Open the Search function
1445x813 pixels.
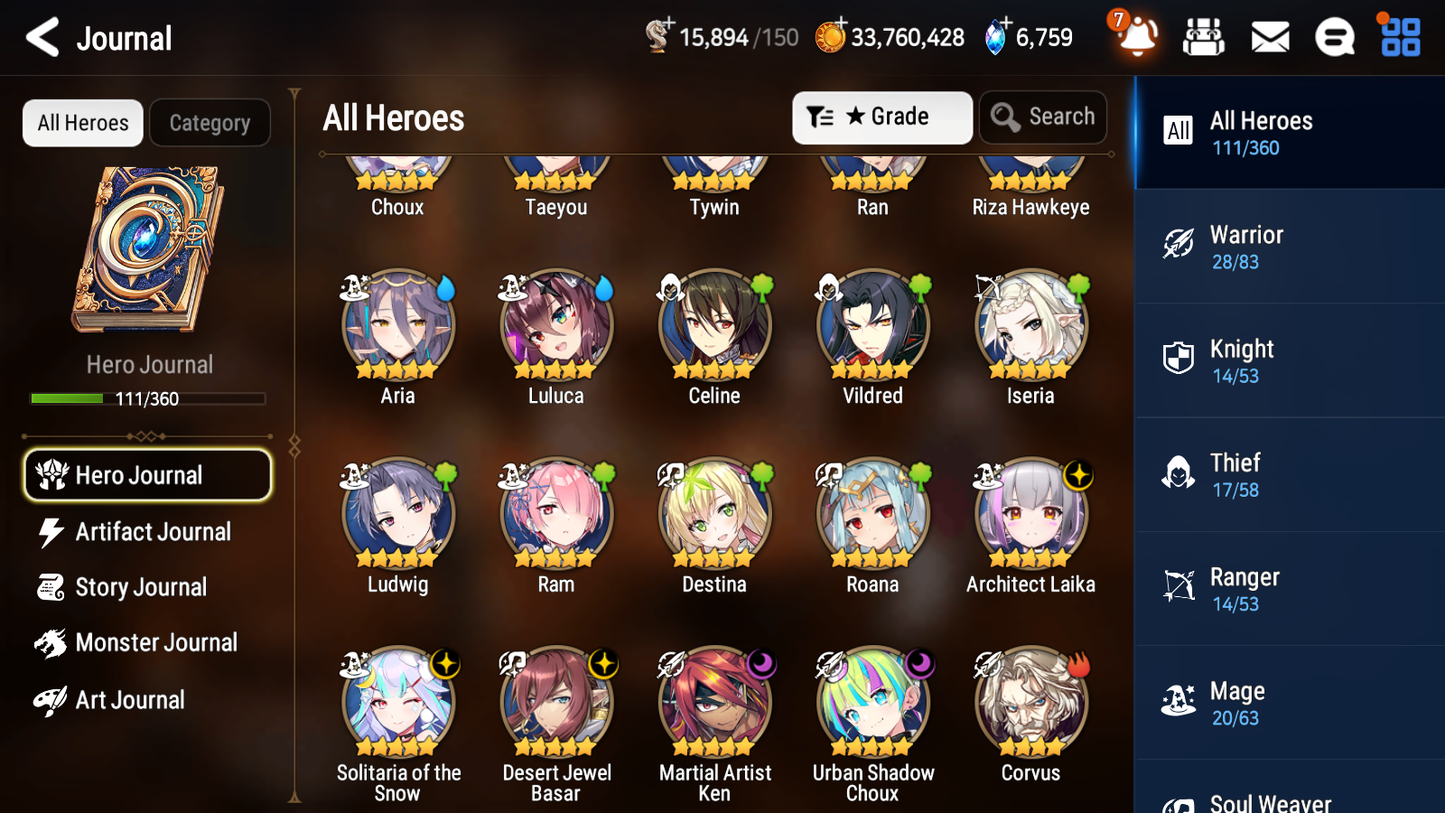pyautogui.click(x=1043, y=117)
